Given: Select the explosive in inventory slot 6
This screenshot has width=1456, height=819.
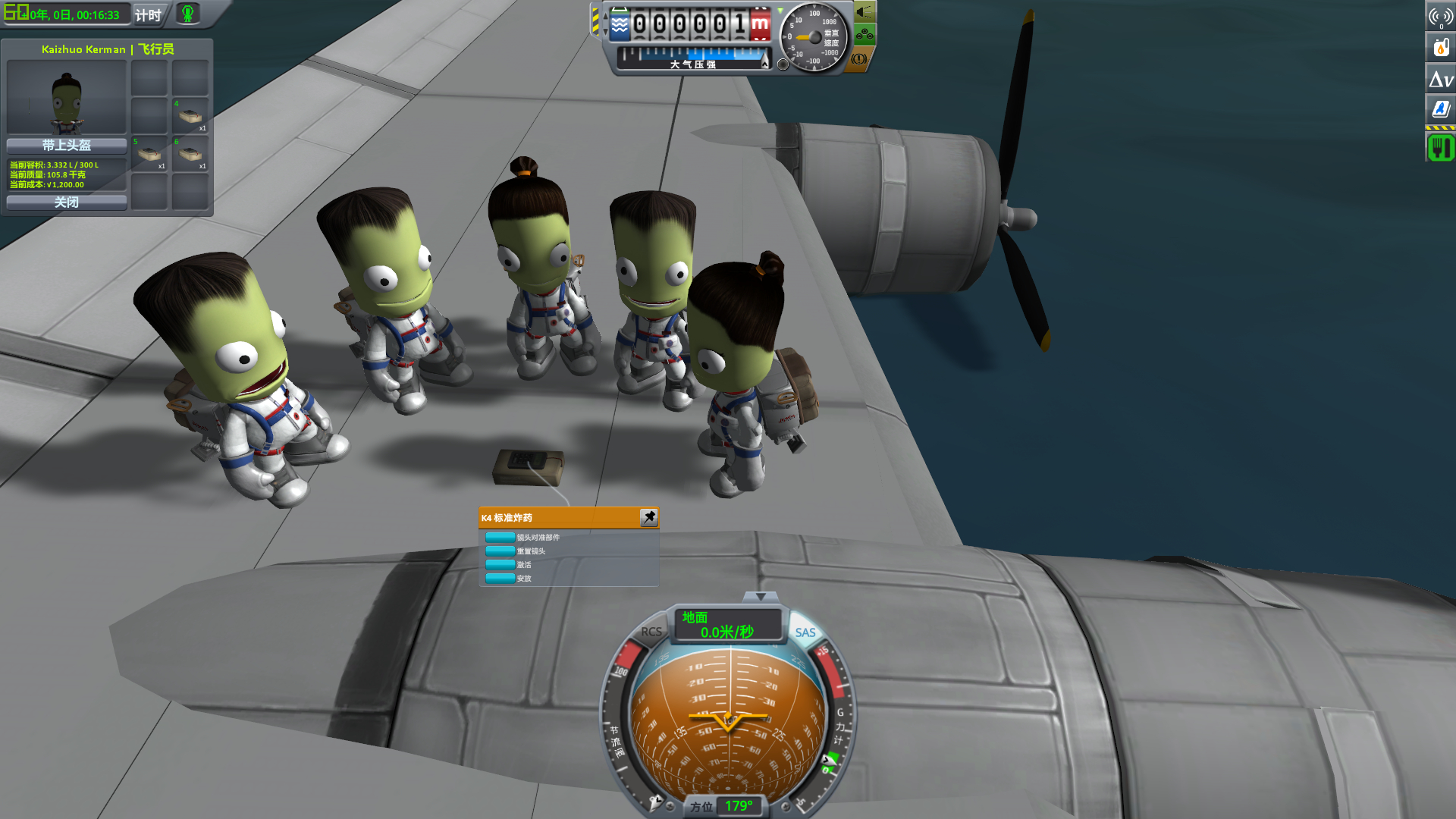Looking at the screenshot, I should point(190,154).
